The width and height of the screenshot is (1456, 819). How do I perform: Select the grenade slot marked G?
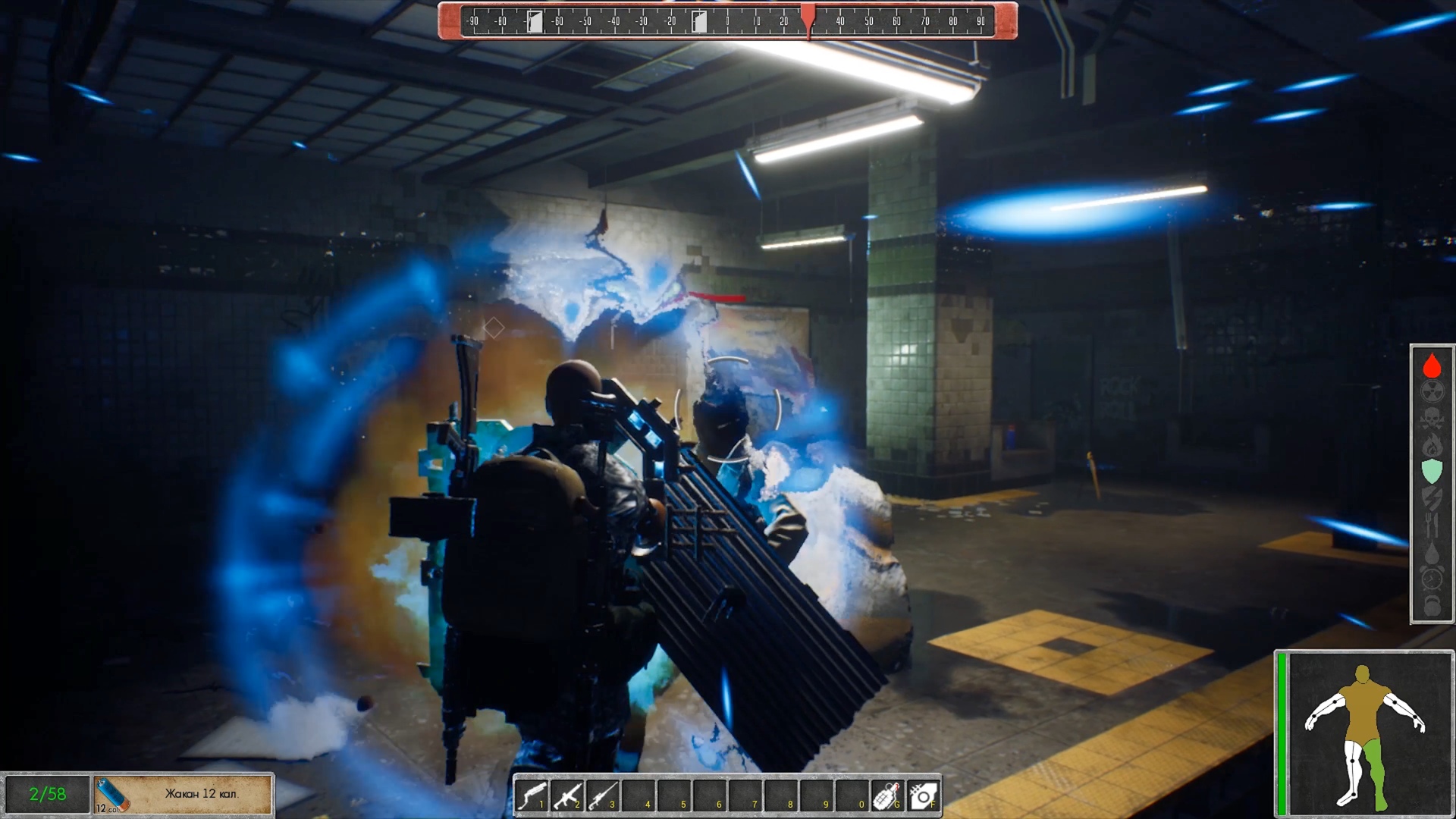(887, 796)
